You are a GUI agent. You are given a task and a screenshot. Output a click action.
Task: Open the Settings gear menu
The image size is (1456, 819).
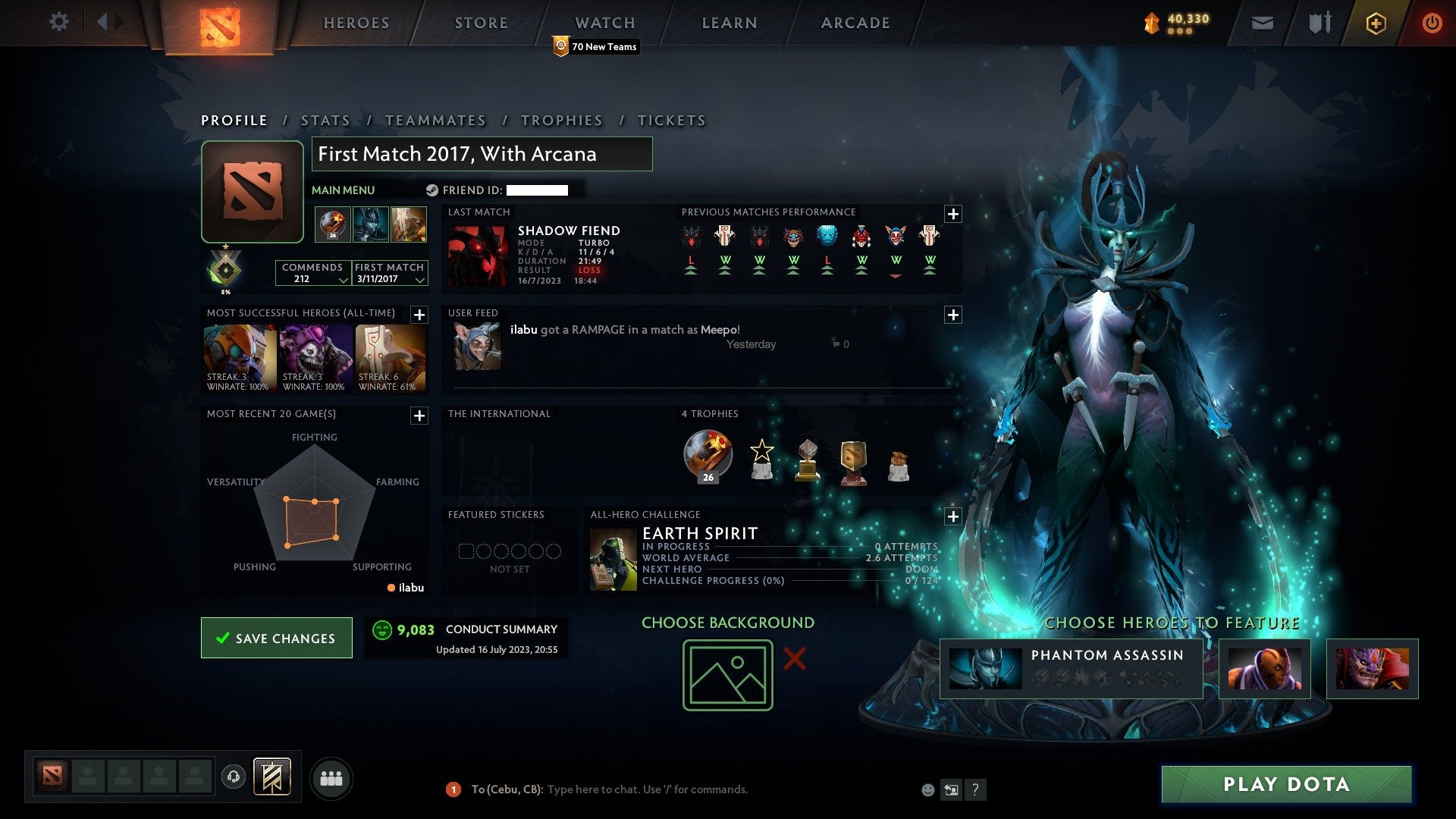[x=59, y=22]
